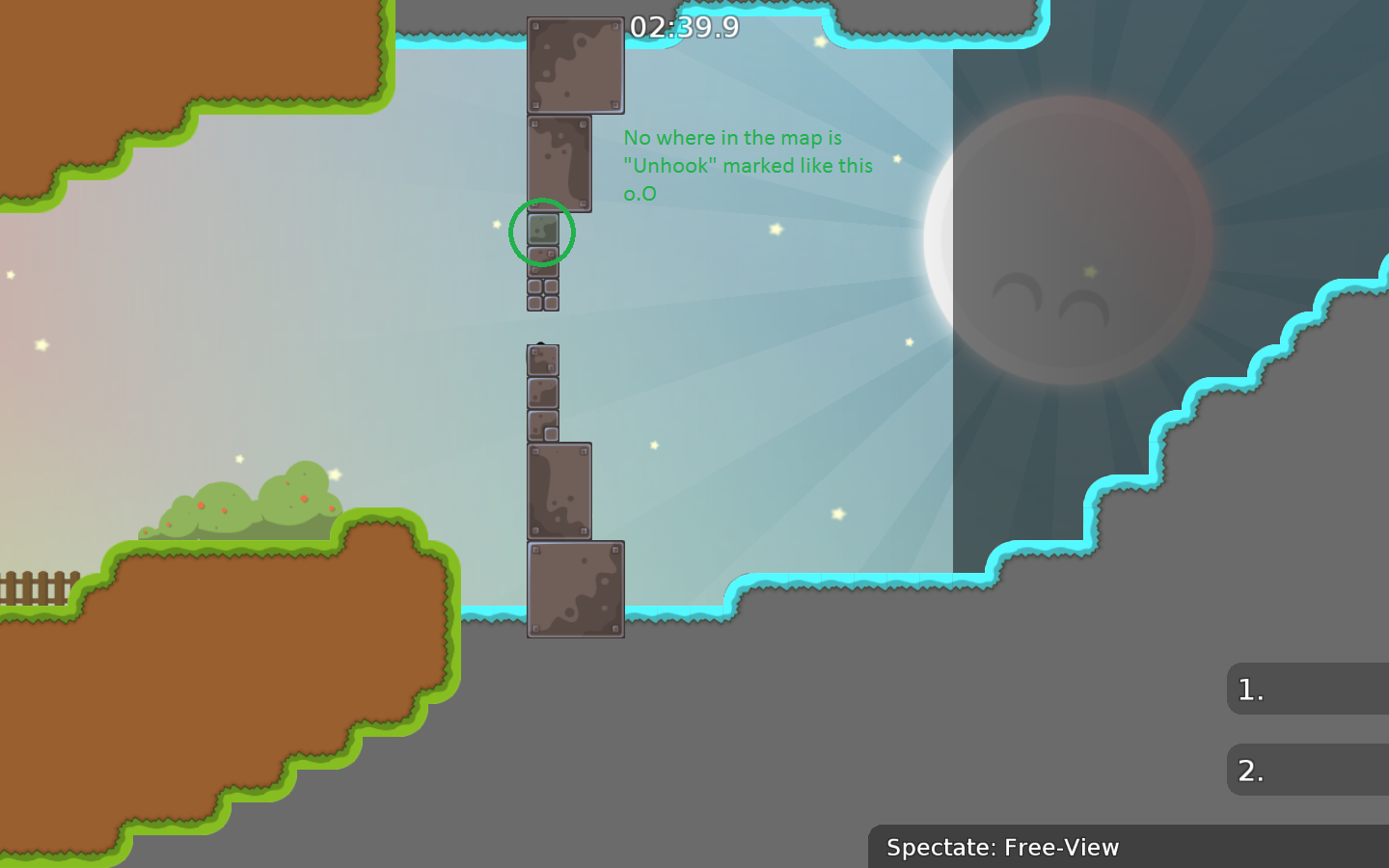Viewport: 1389px width, 868px height.
Task: Click the timer reading 02:39.9
Action: (x=685, y=29)
